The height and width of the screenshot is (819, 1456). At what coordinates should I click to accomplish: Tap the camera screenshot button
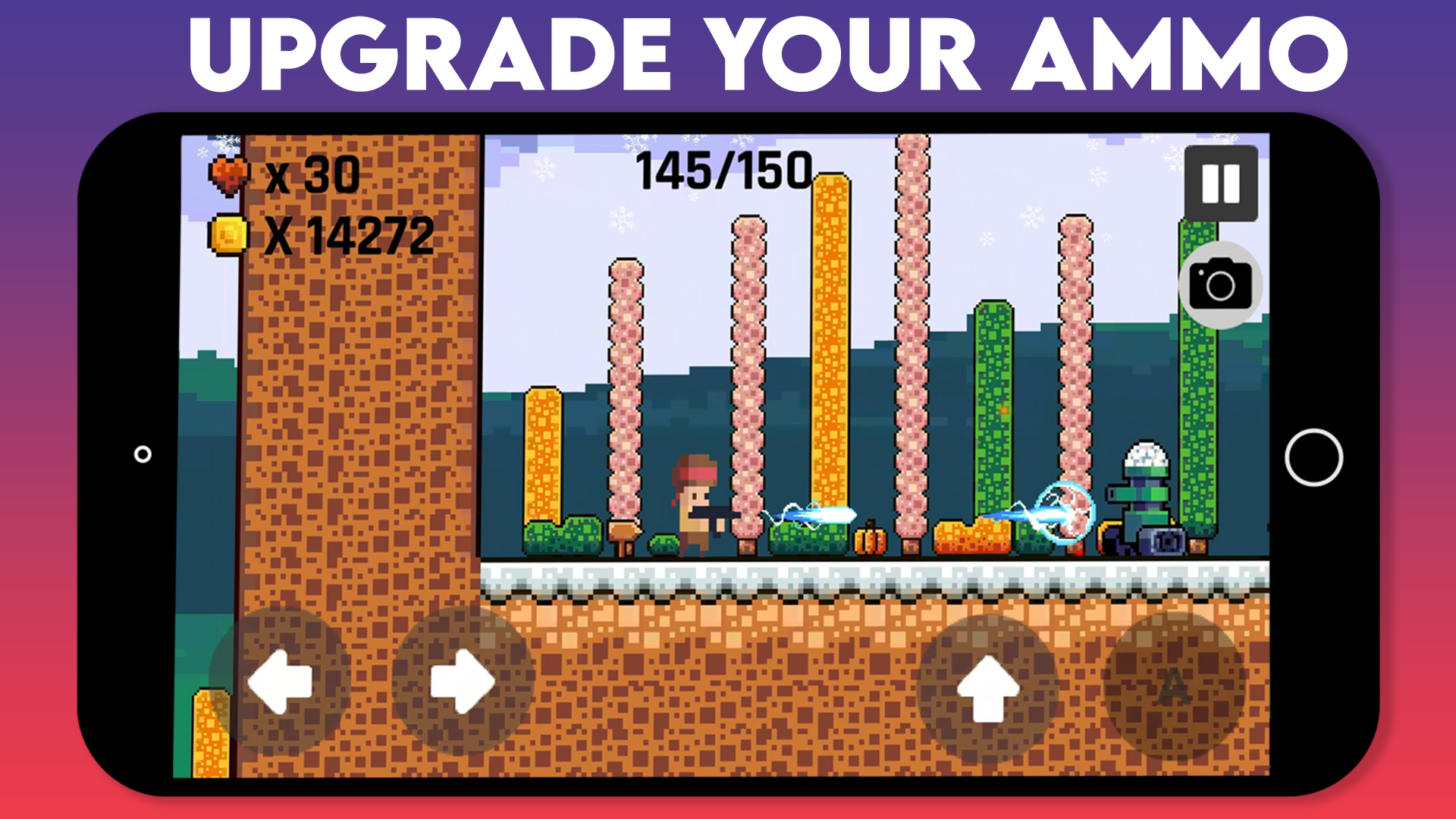click(x=1220, y=285)
